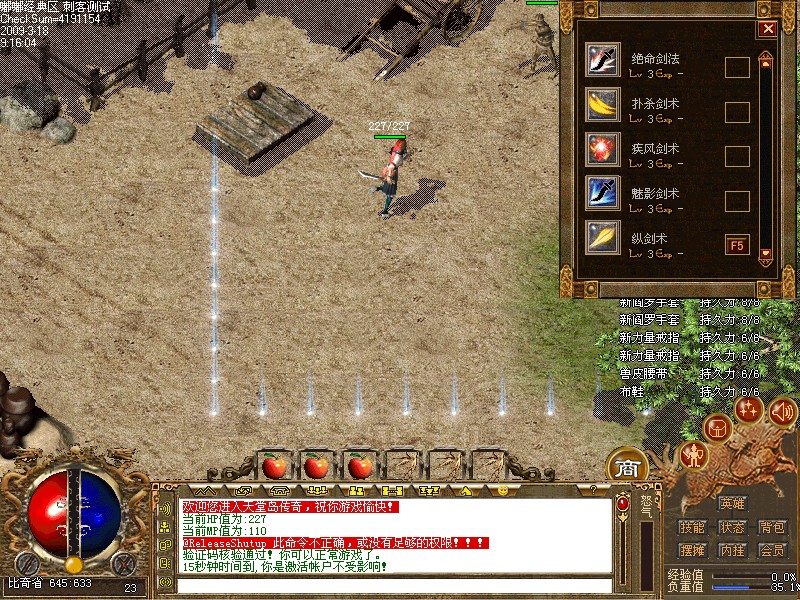800x600 pixels.
Task: Click the round sparkle stars icon
Action: point(748,408)
